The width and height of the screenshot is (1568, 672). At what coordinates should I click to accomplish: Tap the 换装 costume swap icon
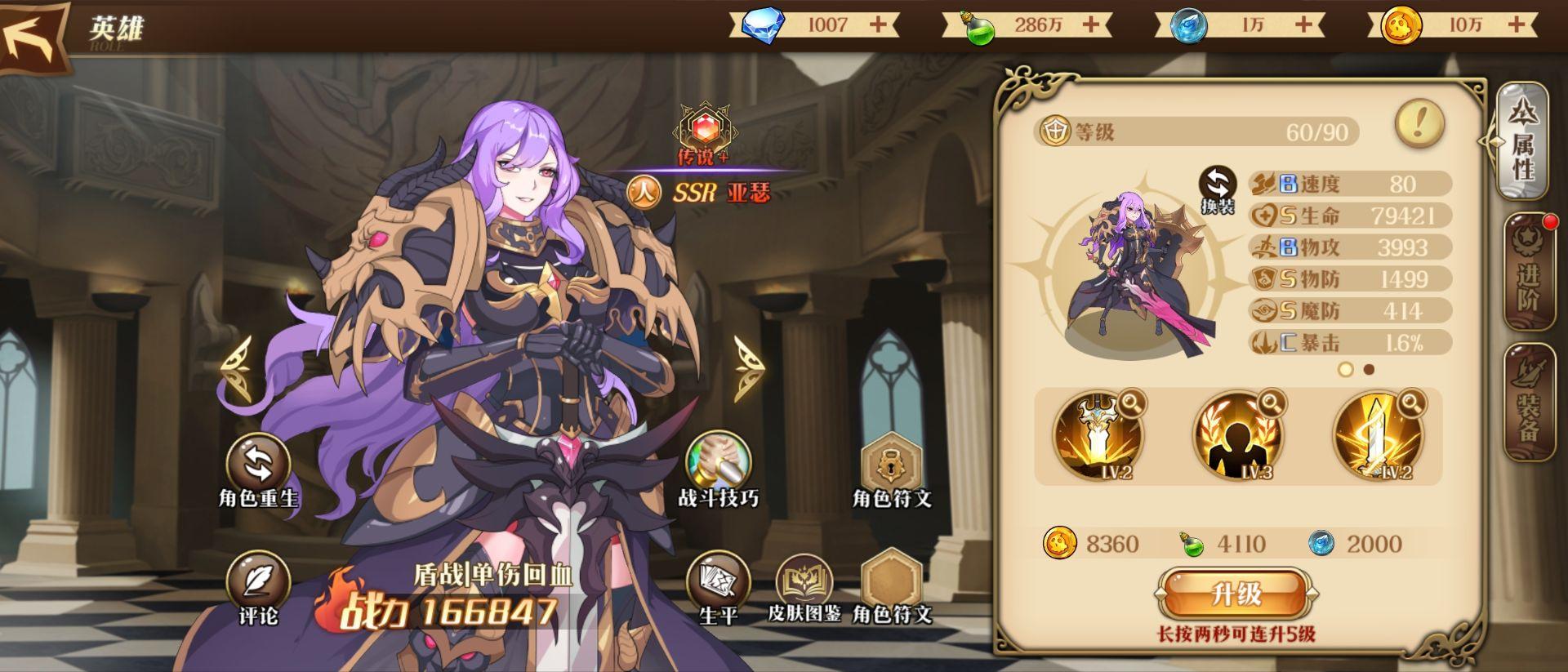point(1218,189)
